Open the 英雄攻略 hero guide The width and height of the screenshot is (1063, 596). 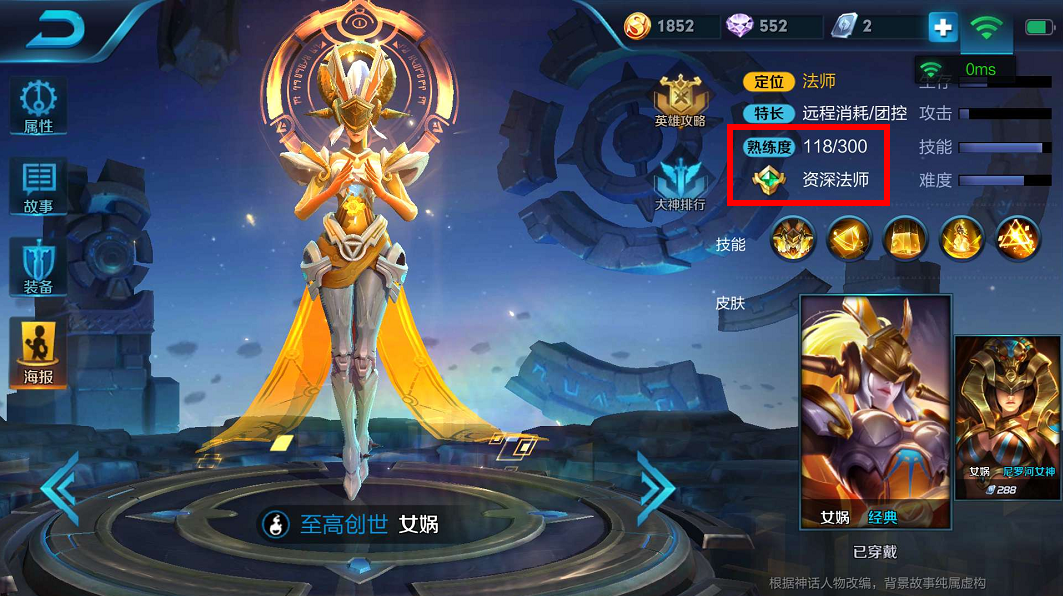[x=680, y=101]
